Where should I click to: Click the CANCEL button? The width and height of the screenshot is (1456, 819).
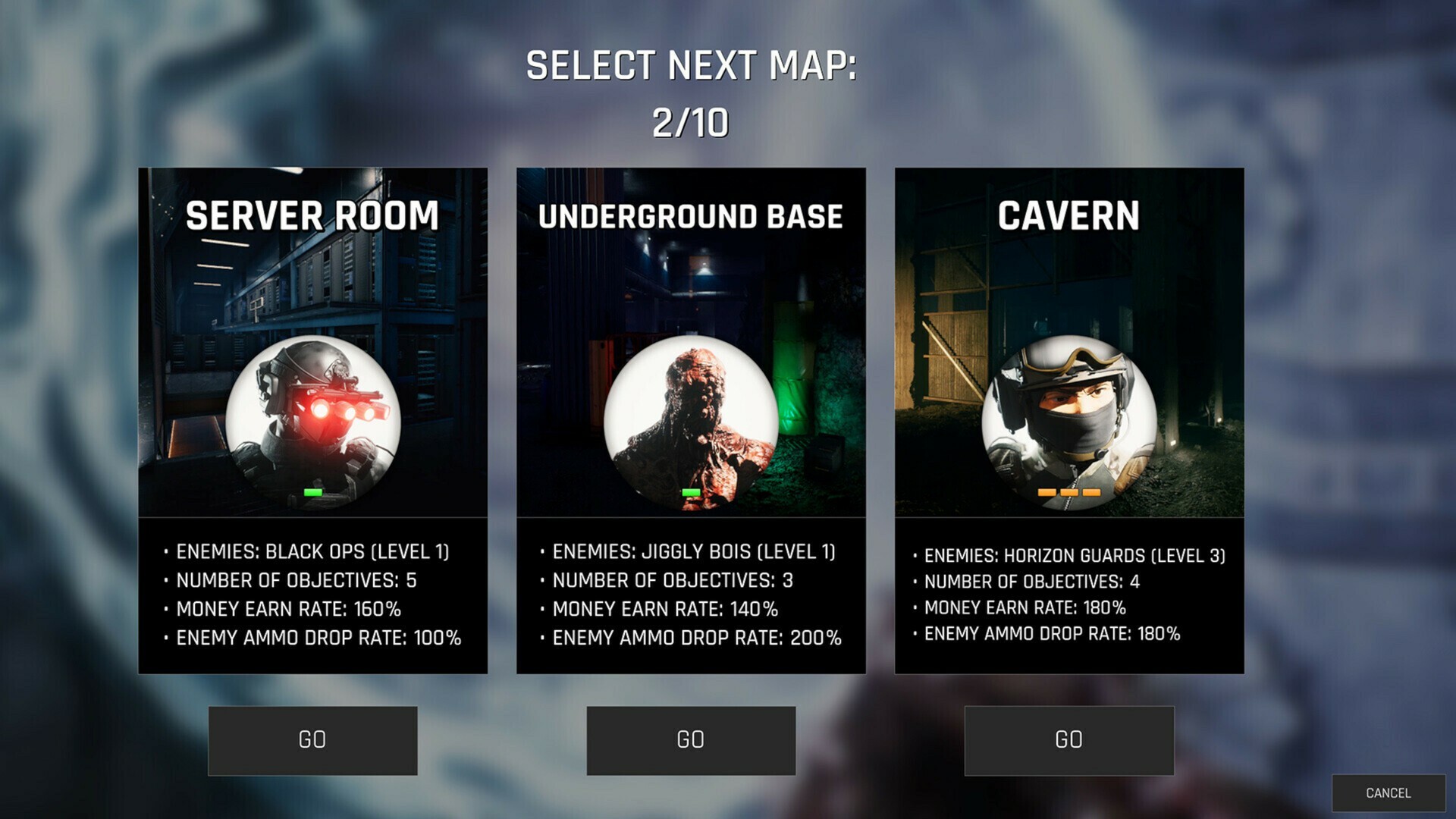point(1389,791)
